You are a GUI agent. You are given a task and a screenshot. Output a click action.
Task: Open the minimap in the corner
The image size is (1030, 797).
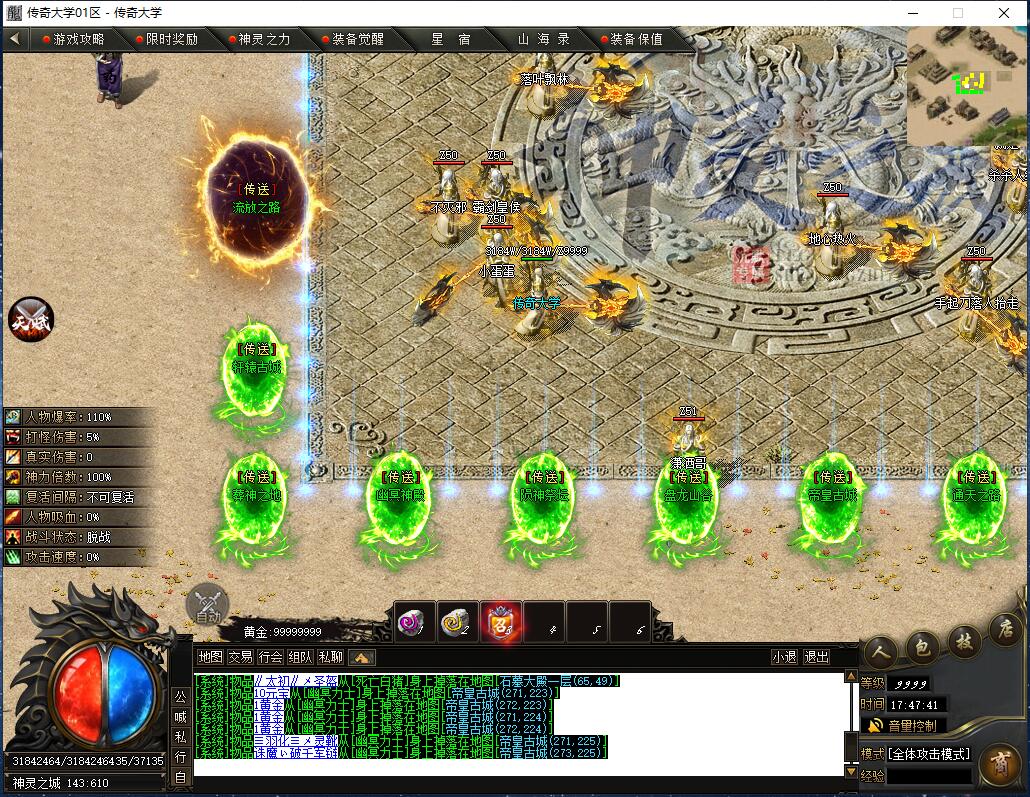point(966,85)
